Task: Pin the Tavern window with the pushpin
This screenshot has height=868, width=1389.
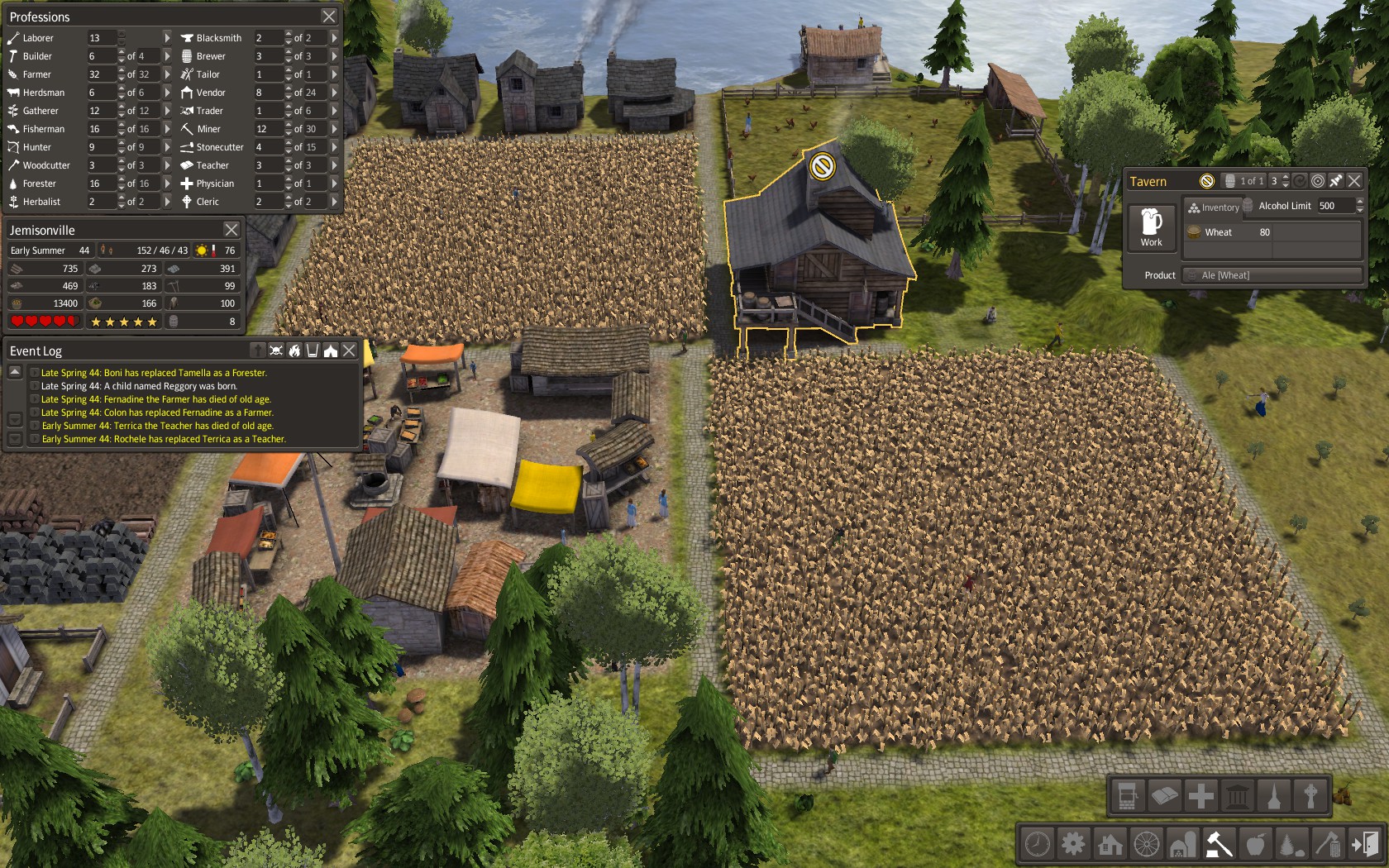Action: (x=1336, y=181)
